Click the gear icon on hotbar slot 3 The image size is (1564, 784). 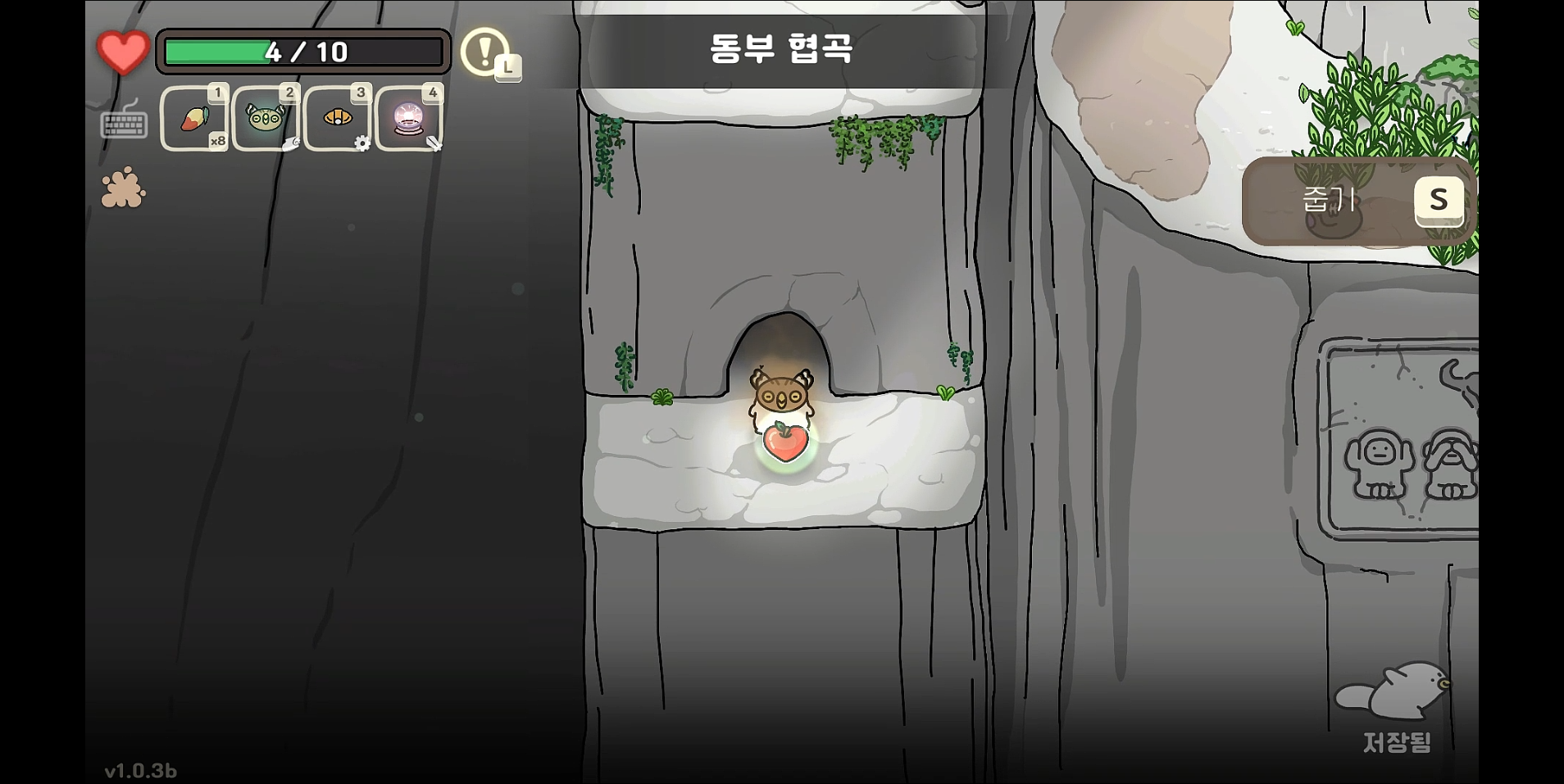click(x=363, y=143)
